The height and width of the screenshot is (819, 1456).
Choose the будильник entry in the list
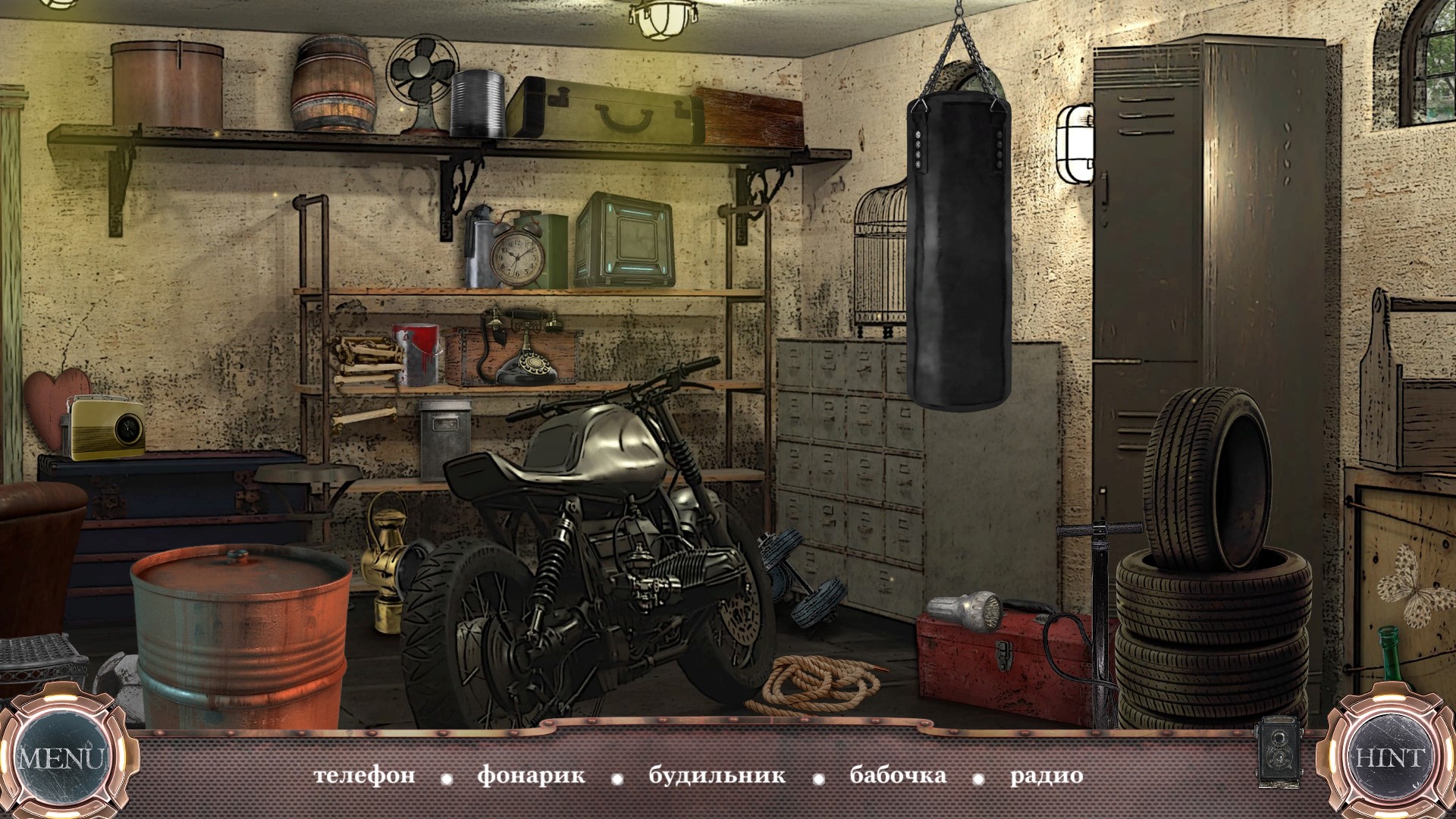tap(717, 777)
